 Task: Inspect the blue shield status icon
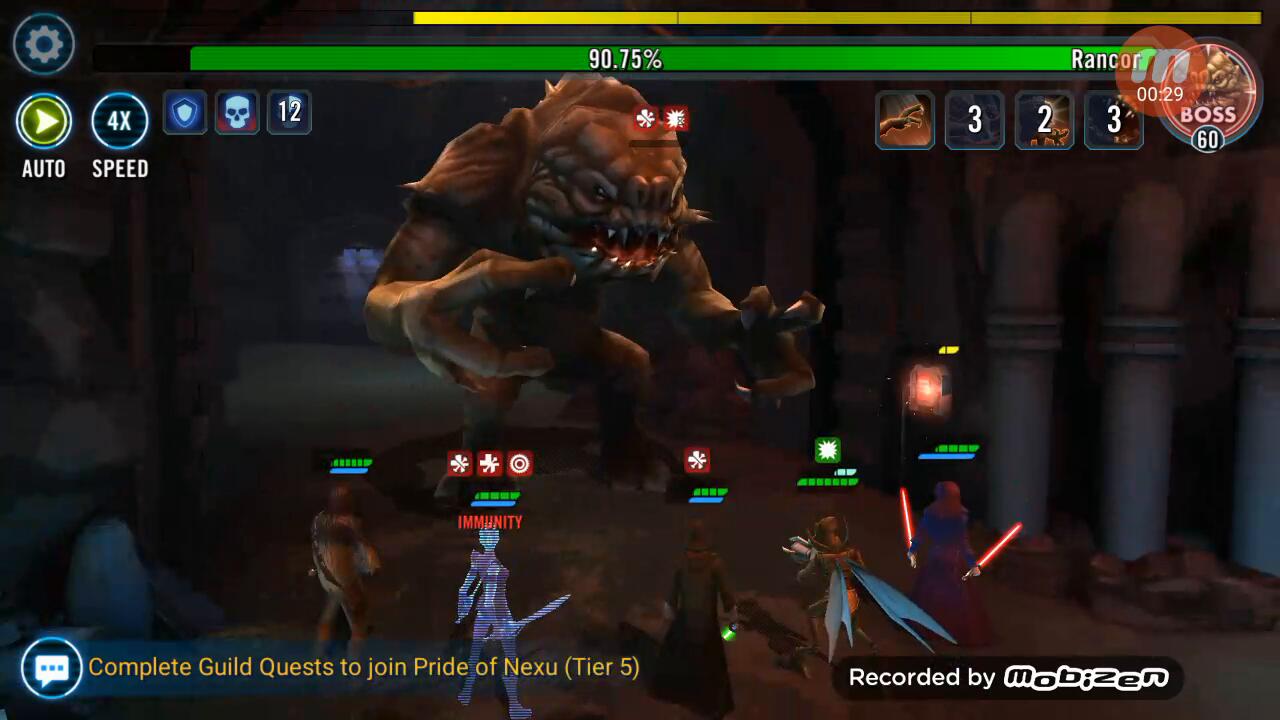[185, 112]
